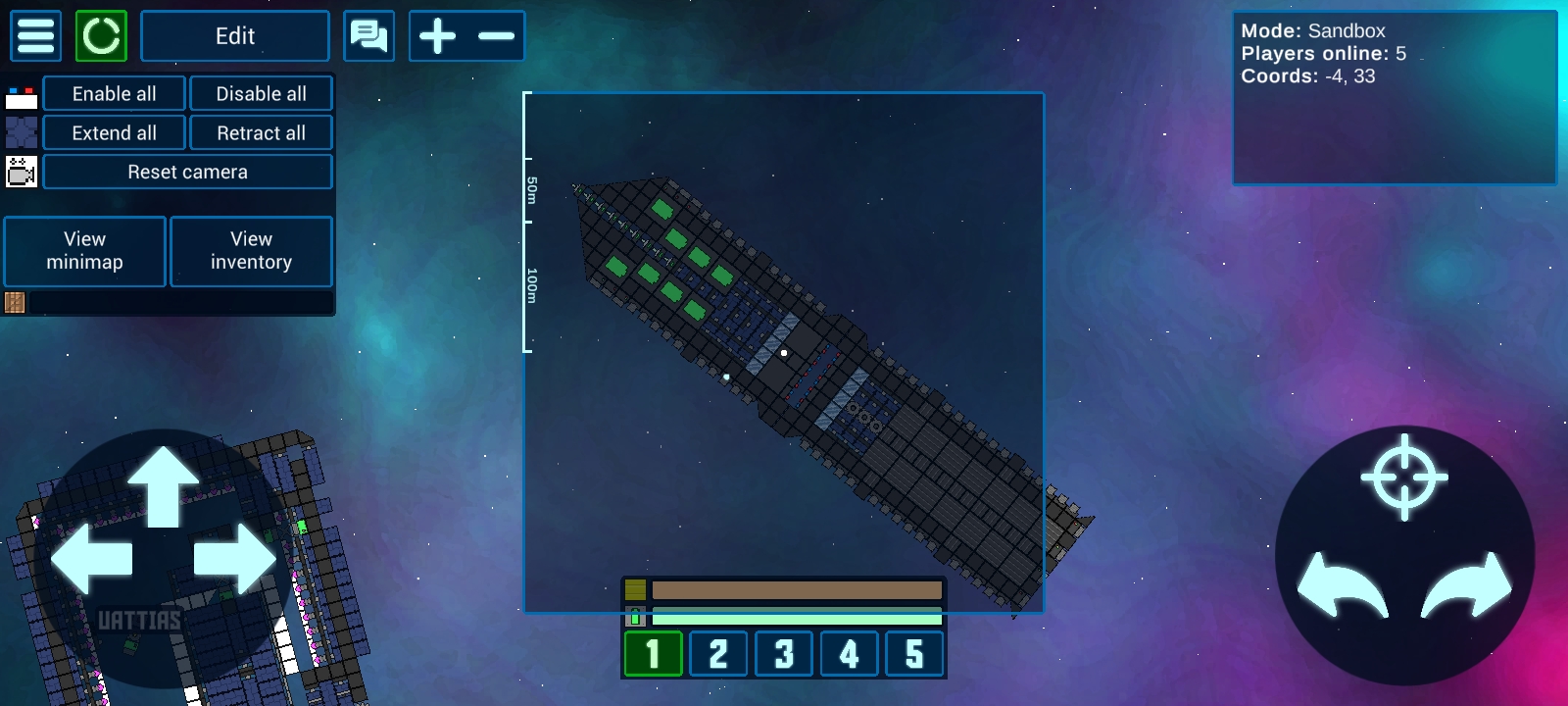
Task: Click Retract all
Action: click(x=261, y=133)
